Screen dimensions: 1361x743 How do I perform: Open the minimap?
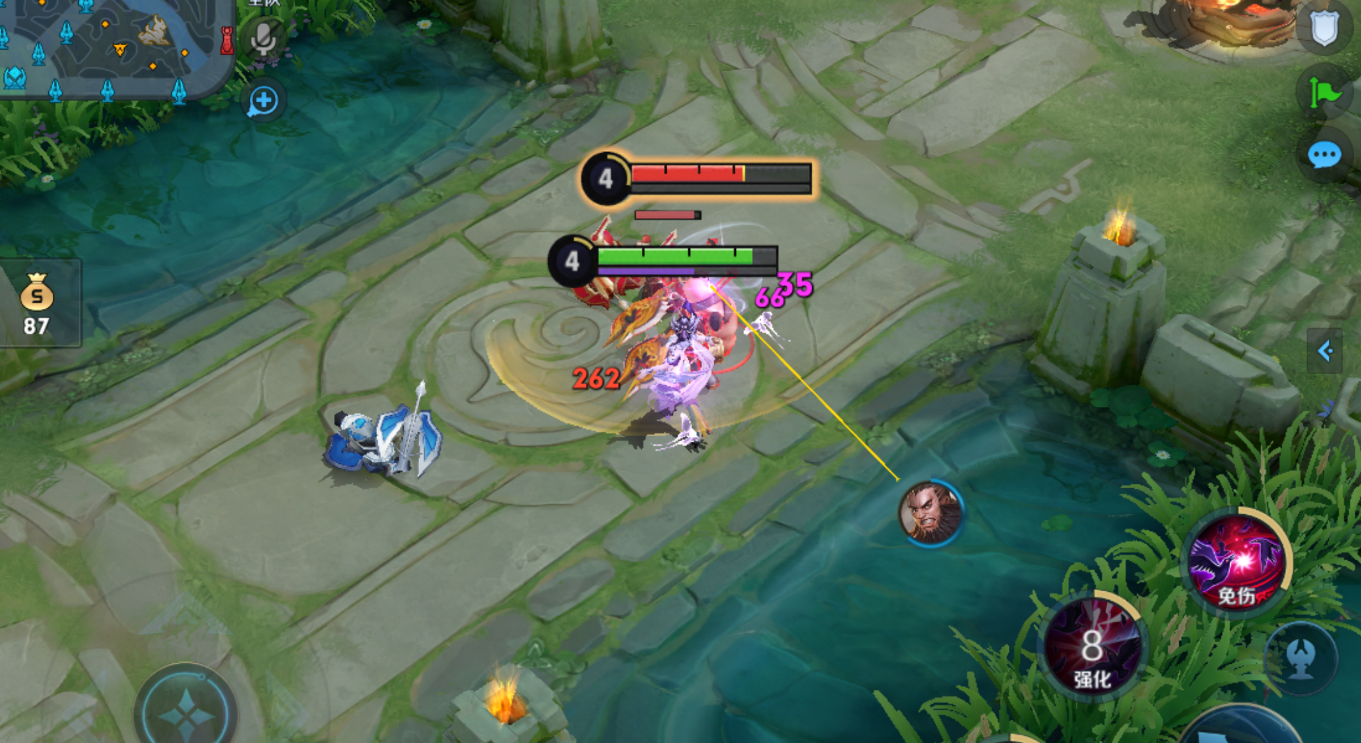point(115,45)
